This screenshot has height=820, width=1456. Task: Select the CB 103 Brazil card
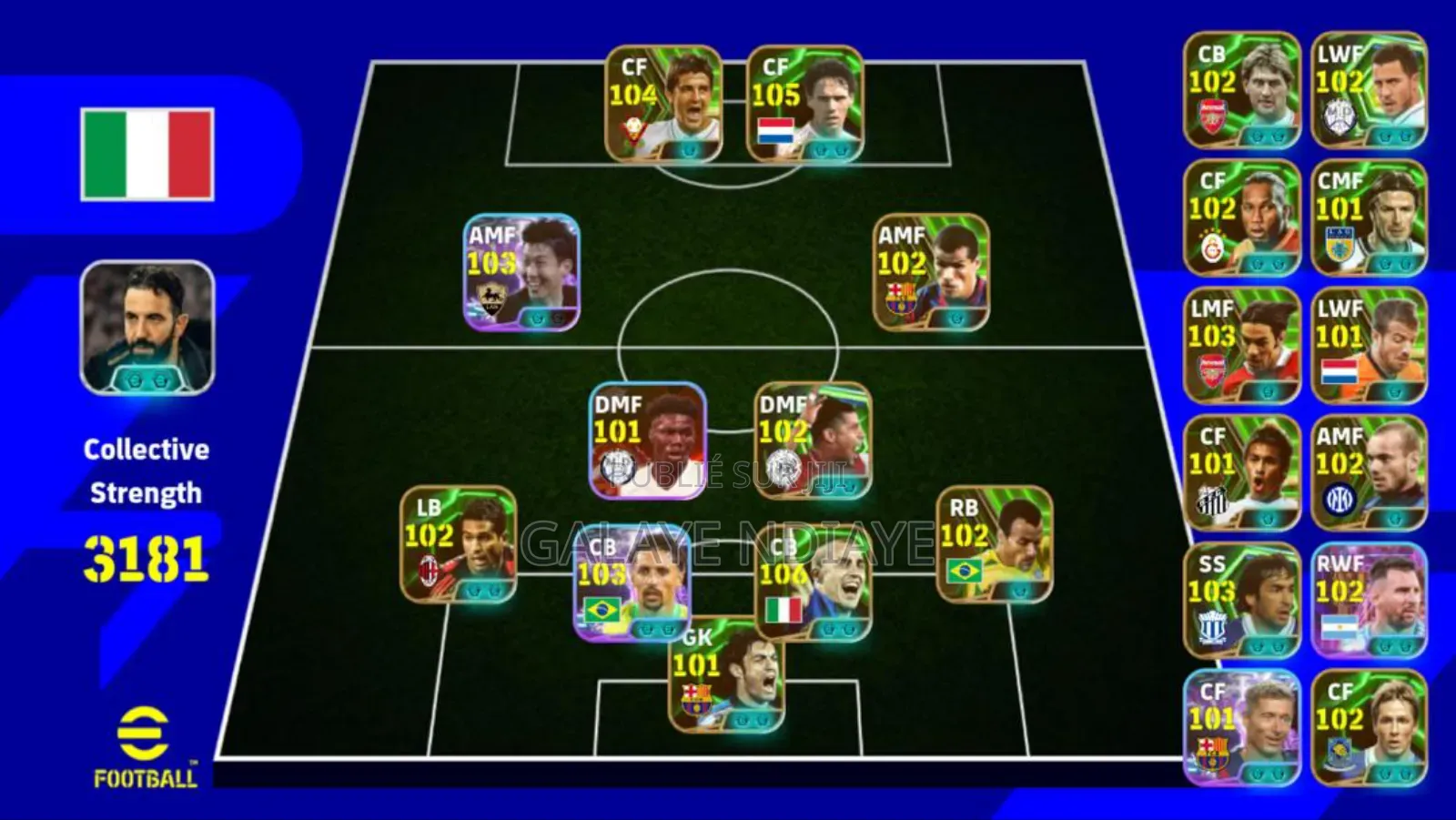pos(632,582)
